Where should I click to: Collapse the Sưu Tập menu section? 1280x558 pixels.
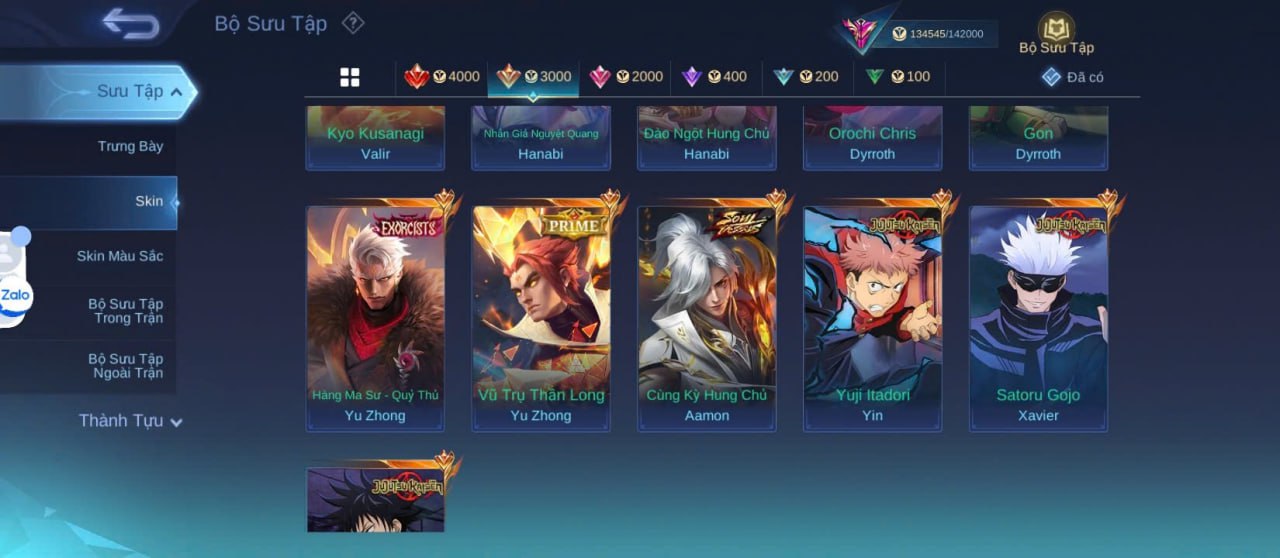(140, 92)
